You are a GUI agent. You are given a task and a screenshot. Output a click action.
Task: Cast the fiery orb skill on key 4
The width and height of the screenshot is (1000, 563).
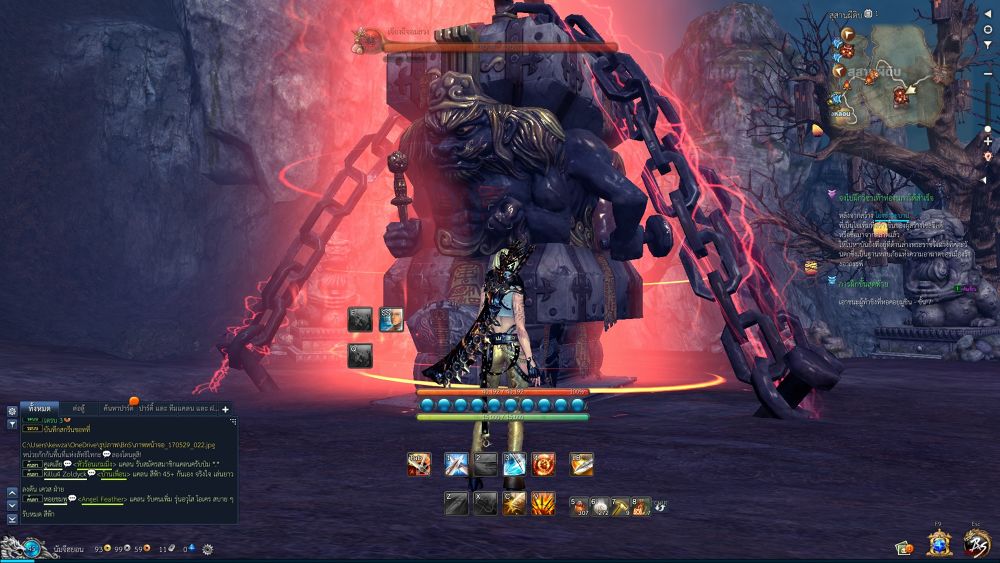click(544, 464)
